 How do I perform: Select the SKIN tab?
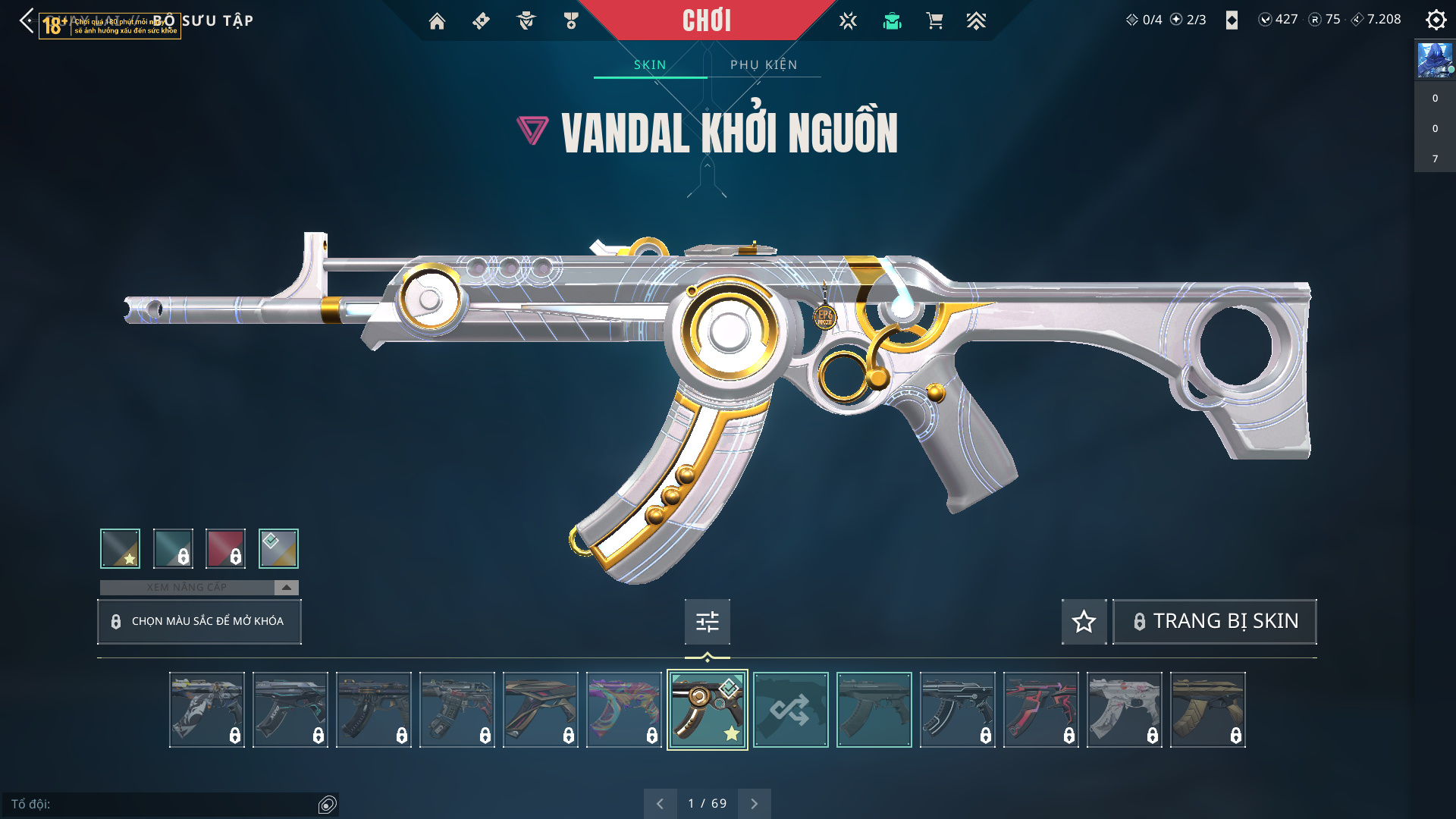[x=650, y=64]
